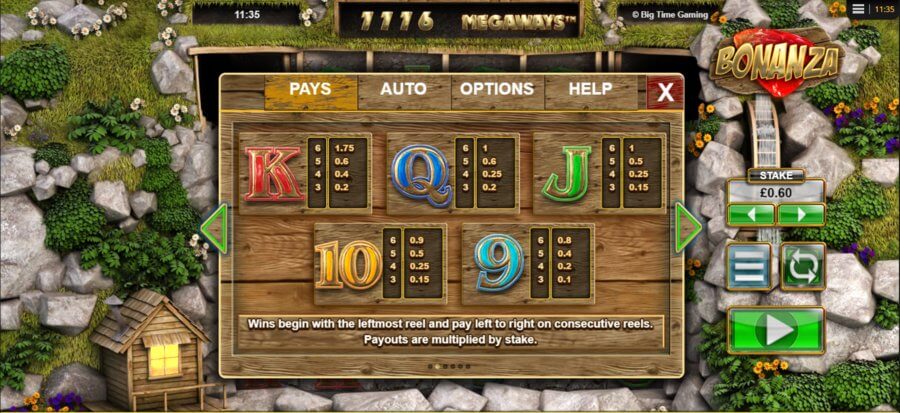The height and width of the screenshot is (413, 900).
Task: Go to the previous paytable page
Action: tap(213, 229)
